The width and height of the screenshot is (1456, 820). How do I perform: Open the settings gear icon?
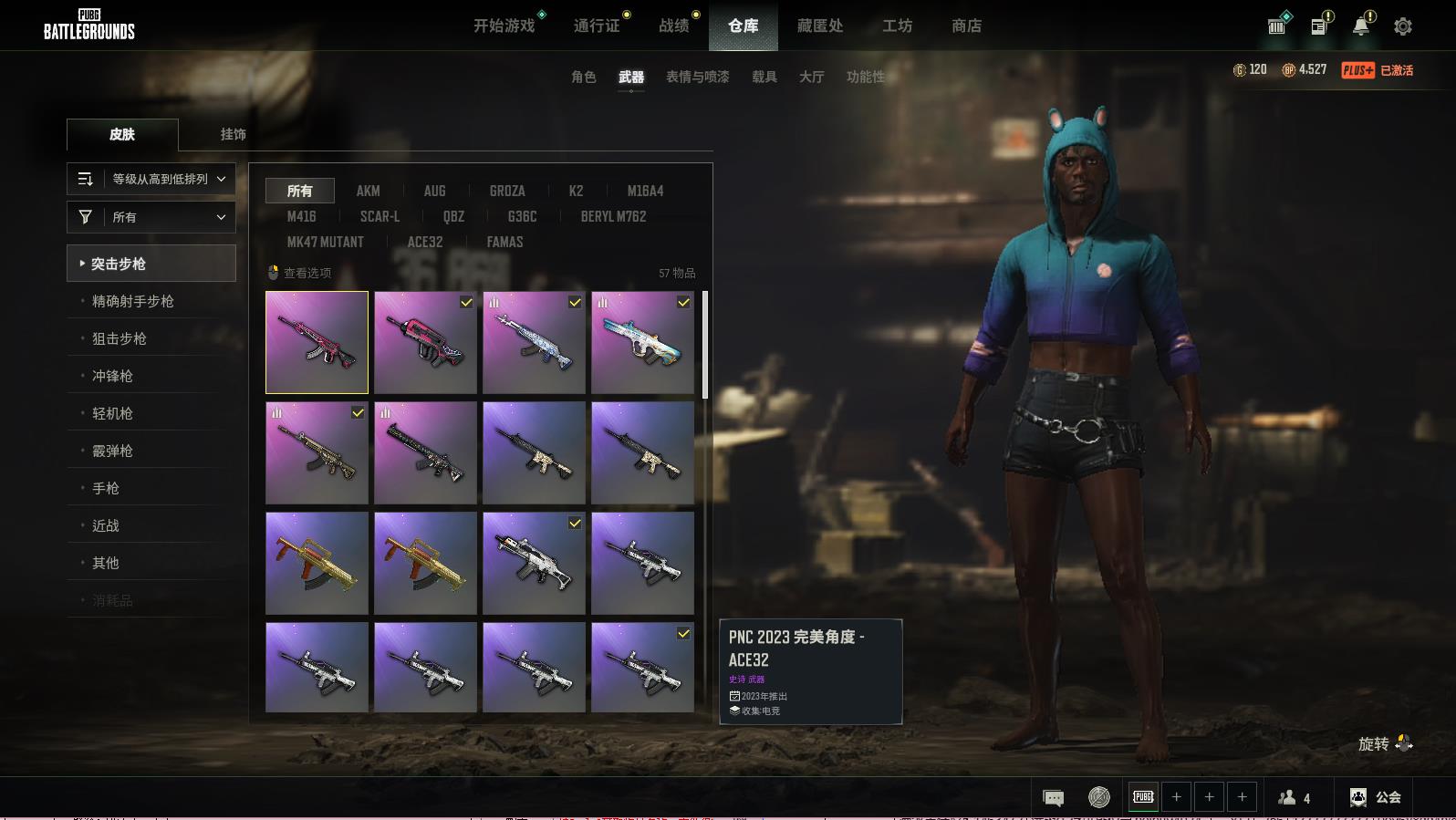(1402, 26)
